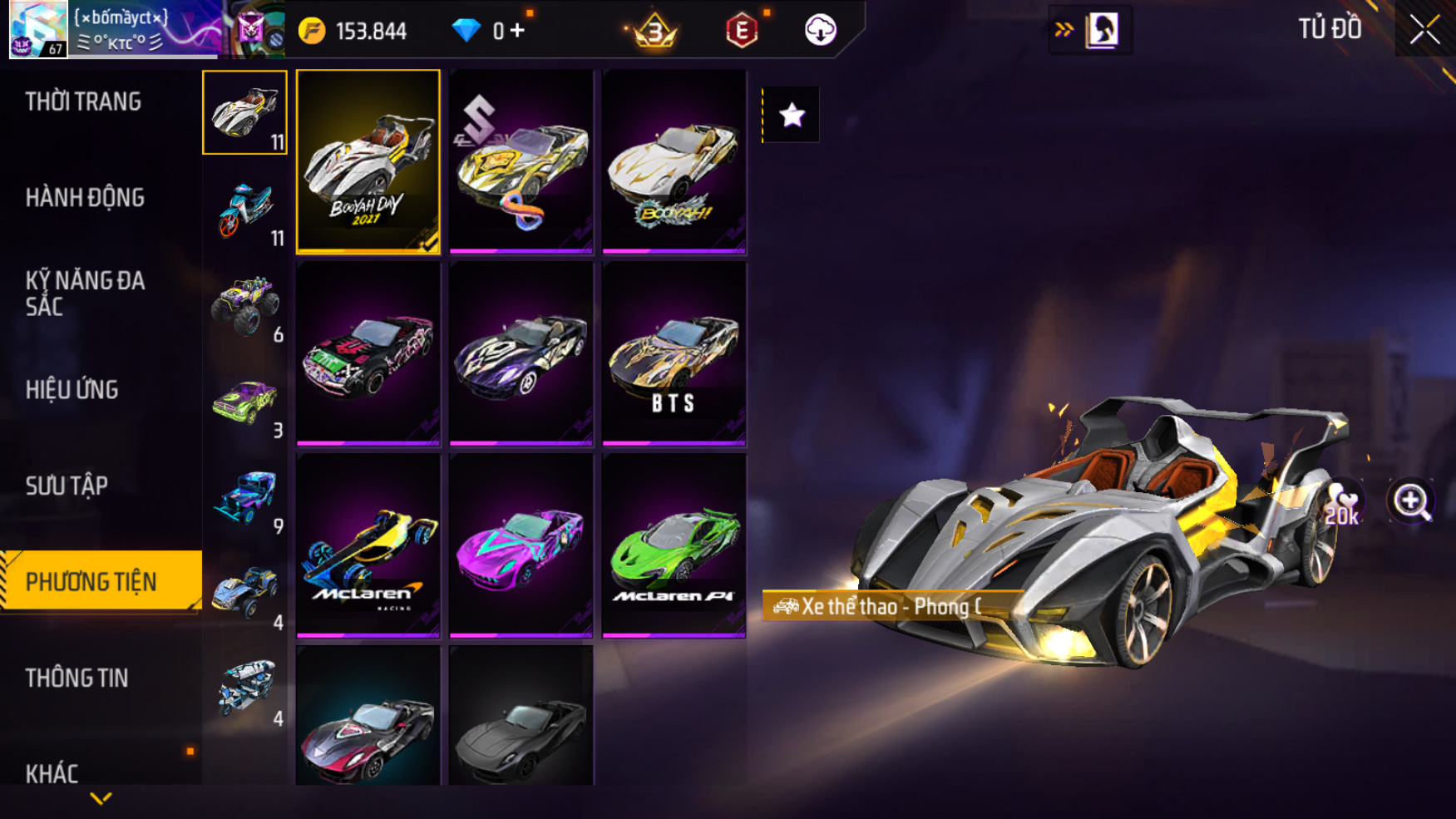
Task: Open the Sưu Tập tab
Action: 67,486
